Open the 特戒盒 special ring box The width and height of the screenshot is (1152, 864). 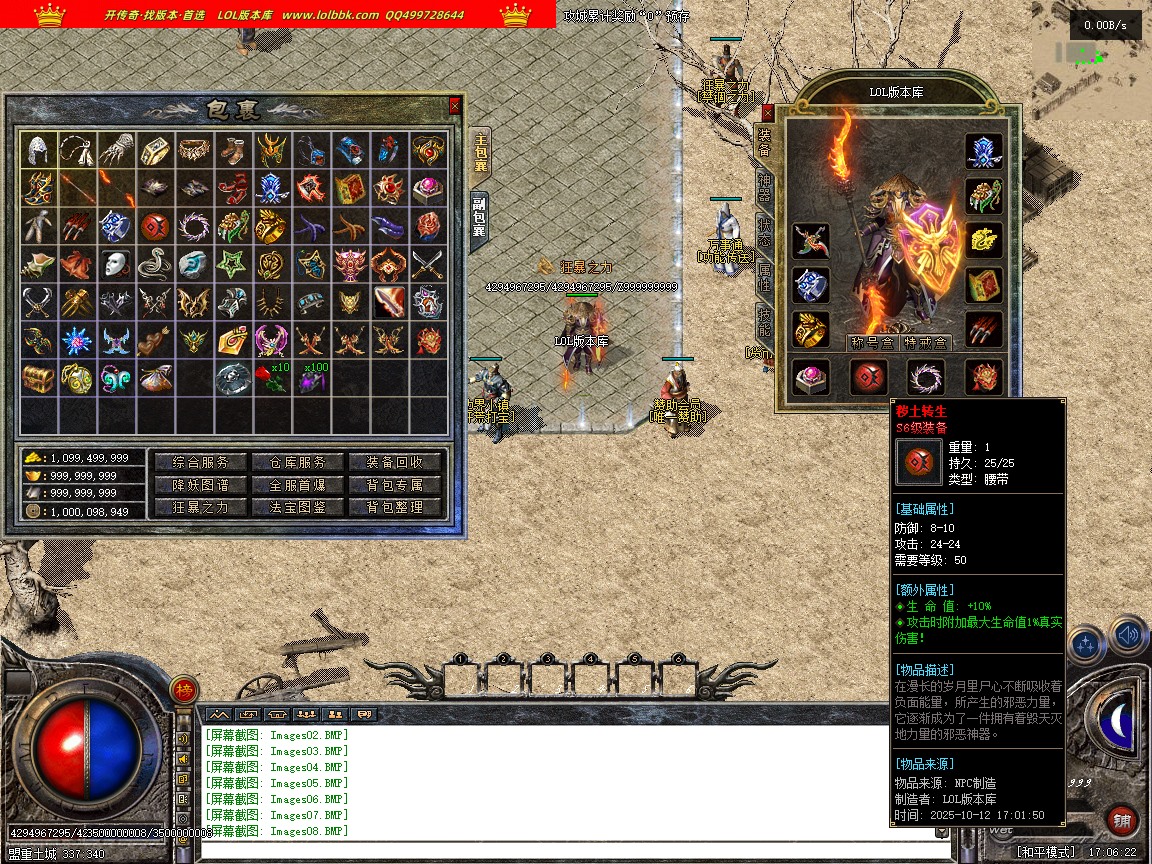point(924,342)
